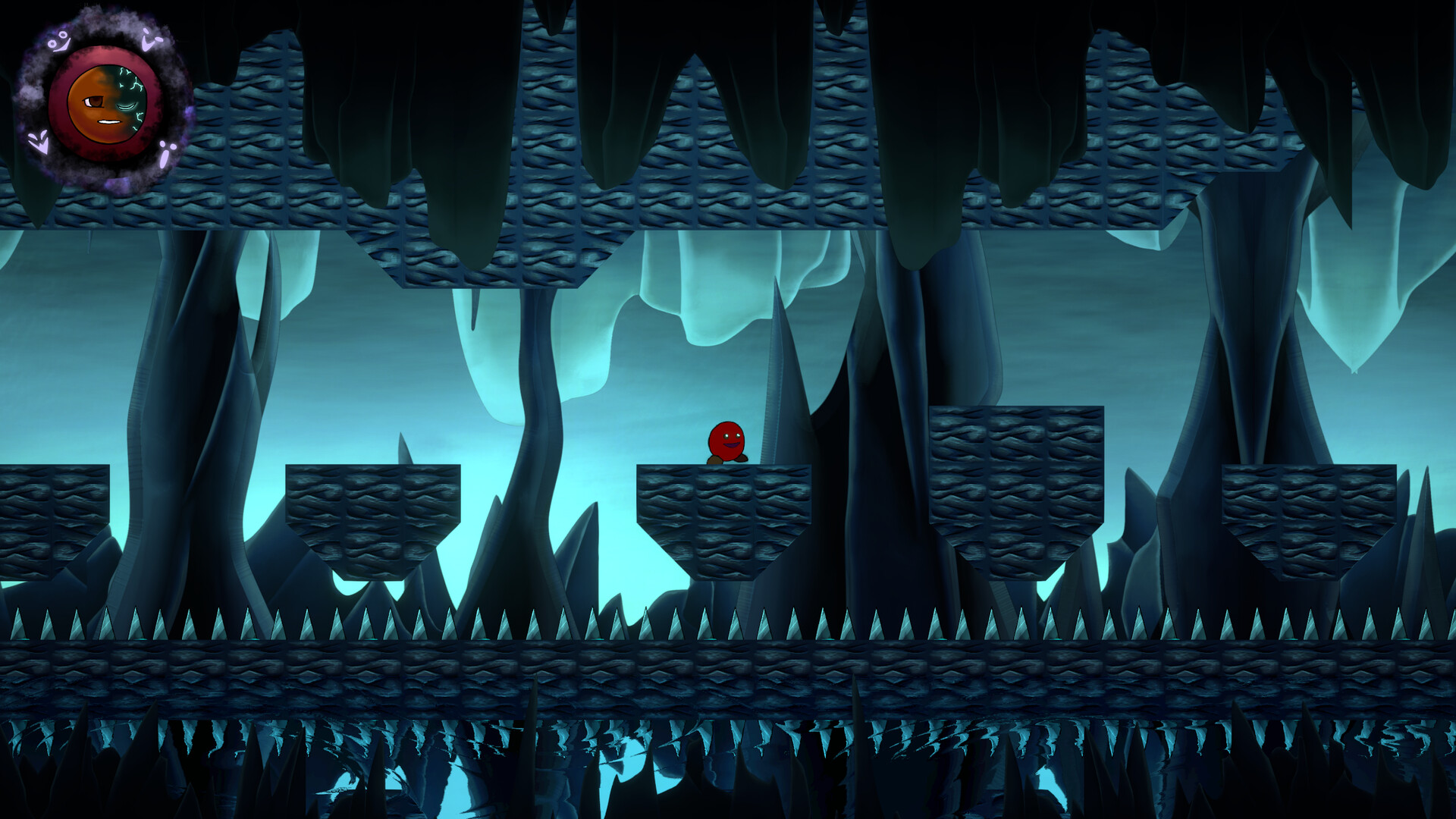Select the red smiling character on the platform
1456x819 pixels.
tap(726, 440)
